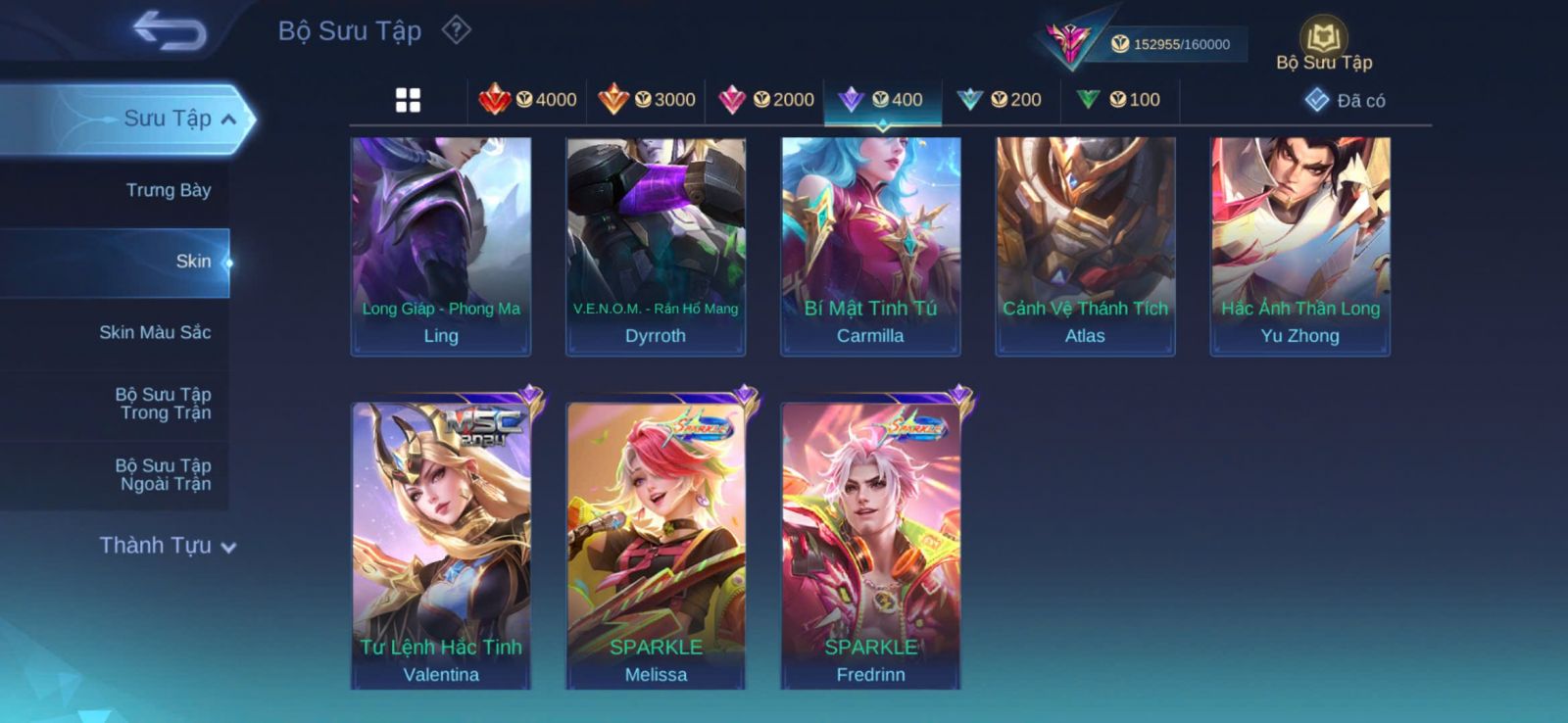Show all skins with grid filter
Viewport: 1568px width, 723px height.
pos(408,100)
